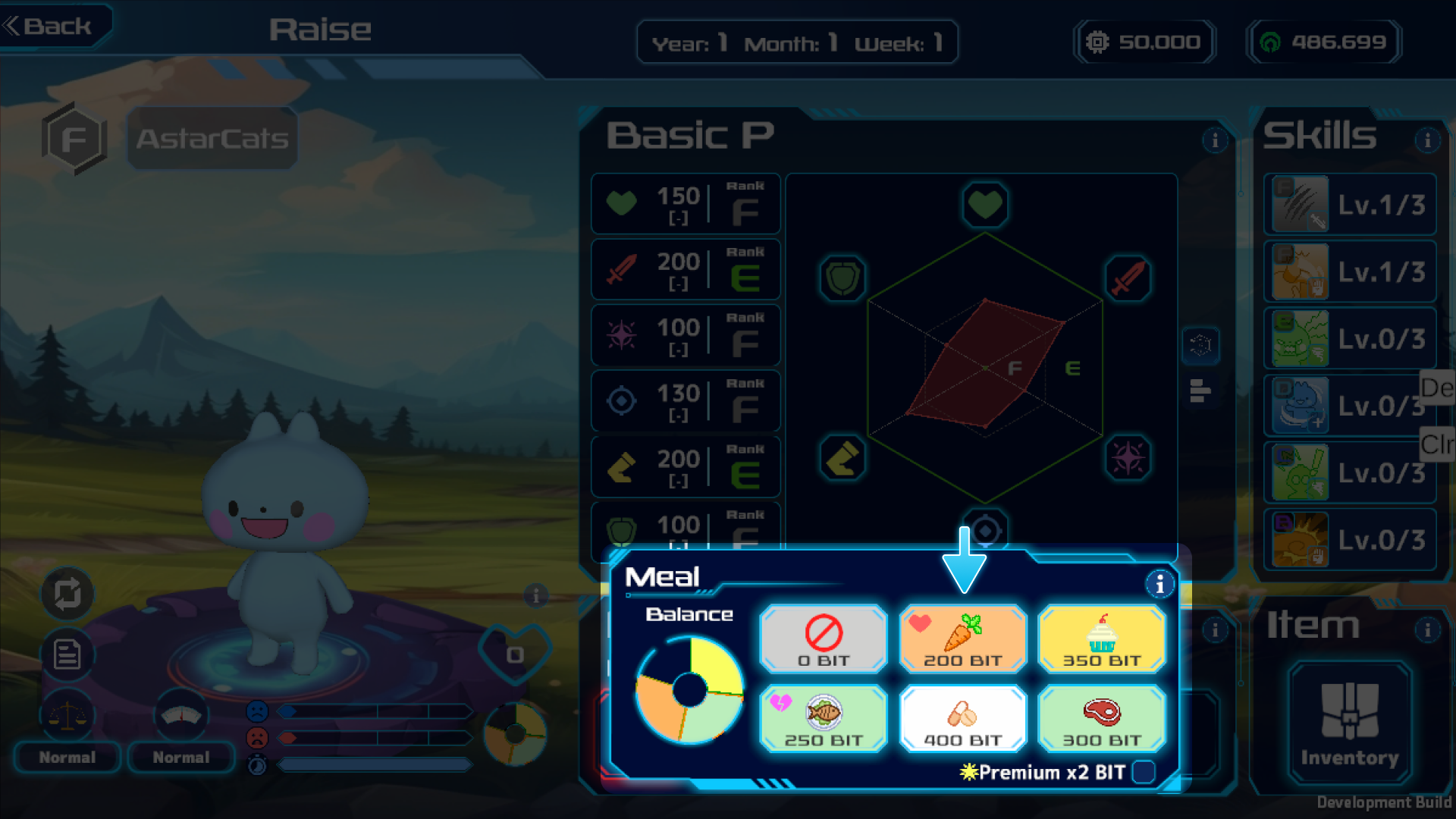Image resolution: width=1456 pixels, height=819 pixels.
Task: Choose the 200 BIT carrot meal
Action: pos(962,639)
